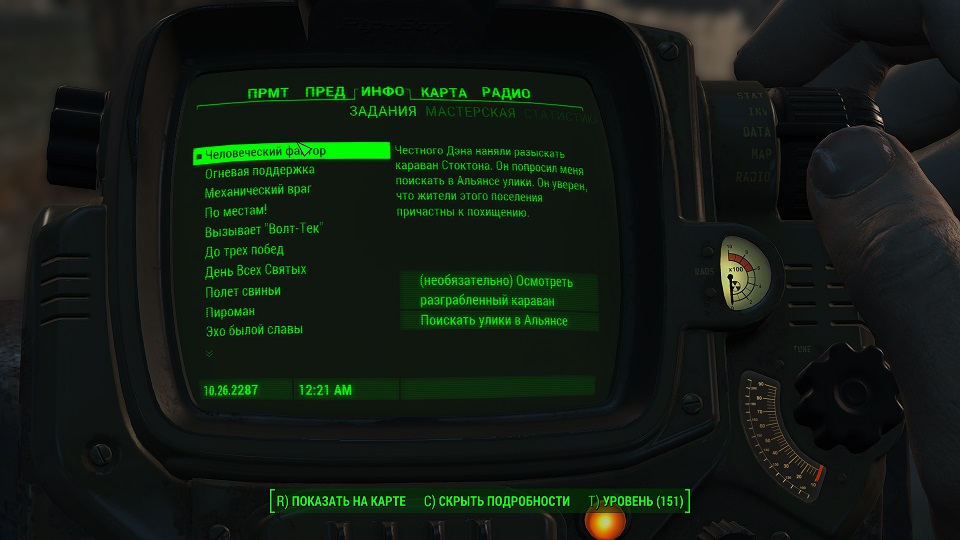960x540 pixels.
Task: Choose the До трех побед quest
Action: [244, 250]
